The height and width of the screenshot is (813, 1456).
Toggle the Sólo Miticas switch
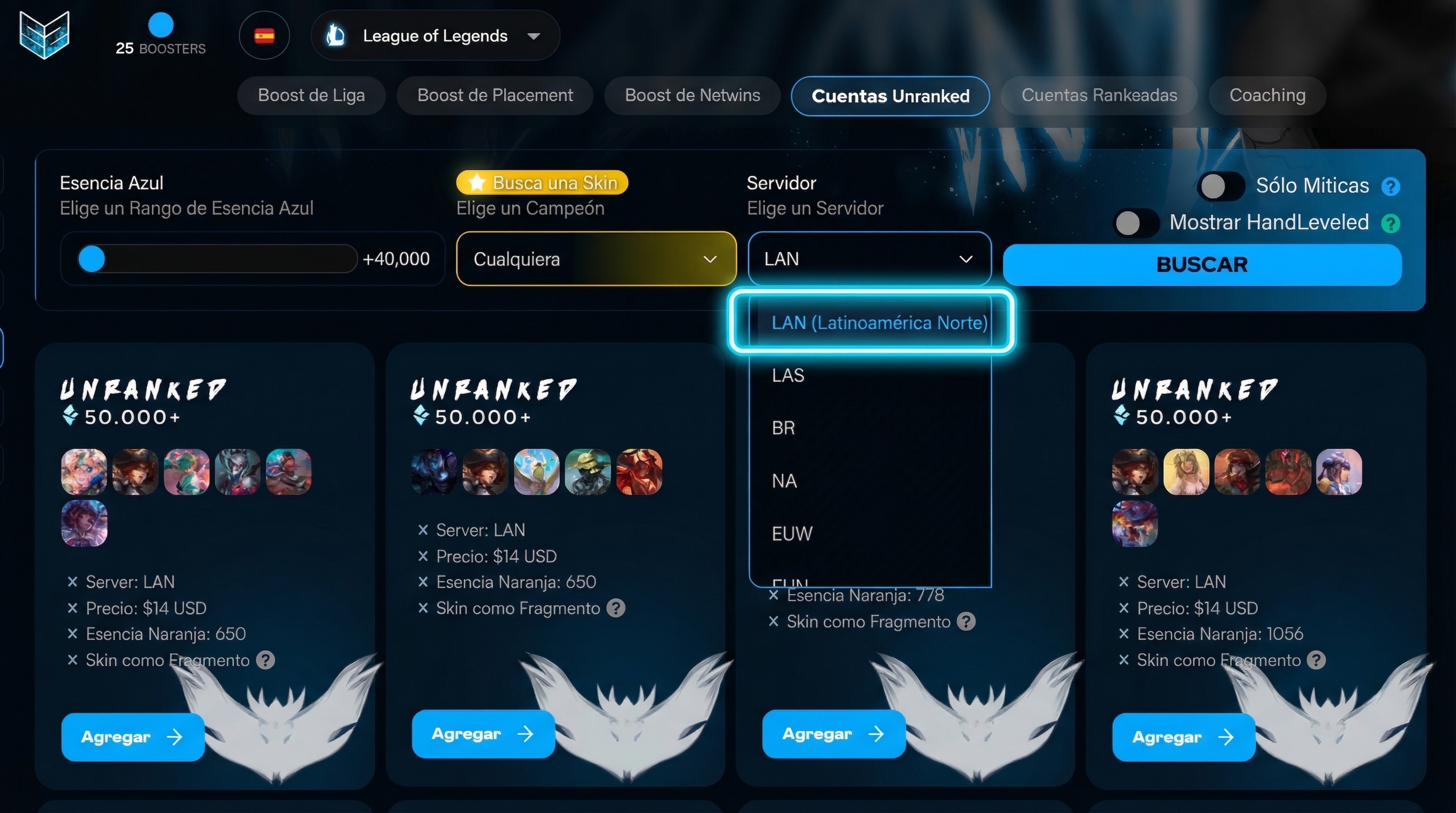click(x=1221, y=185)
